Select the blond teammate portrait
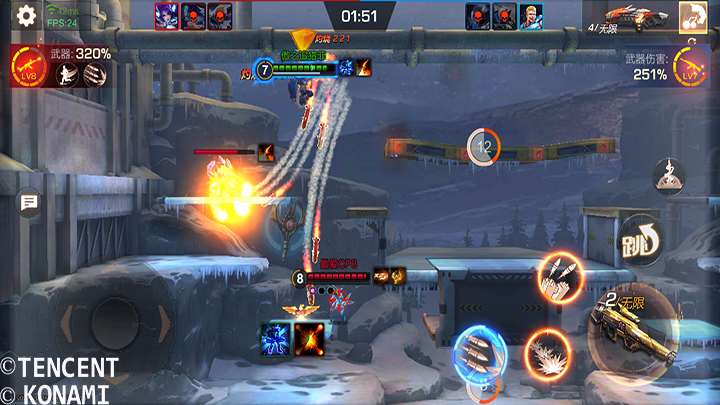The width and height of the screenshot is (720, 405). (529, 16)
